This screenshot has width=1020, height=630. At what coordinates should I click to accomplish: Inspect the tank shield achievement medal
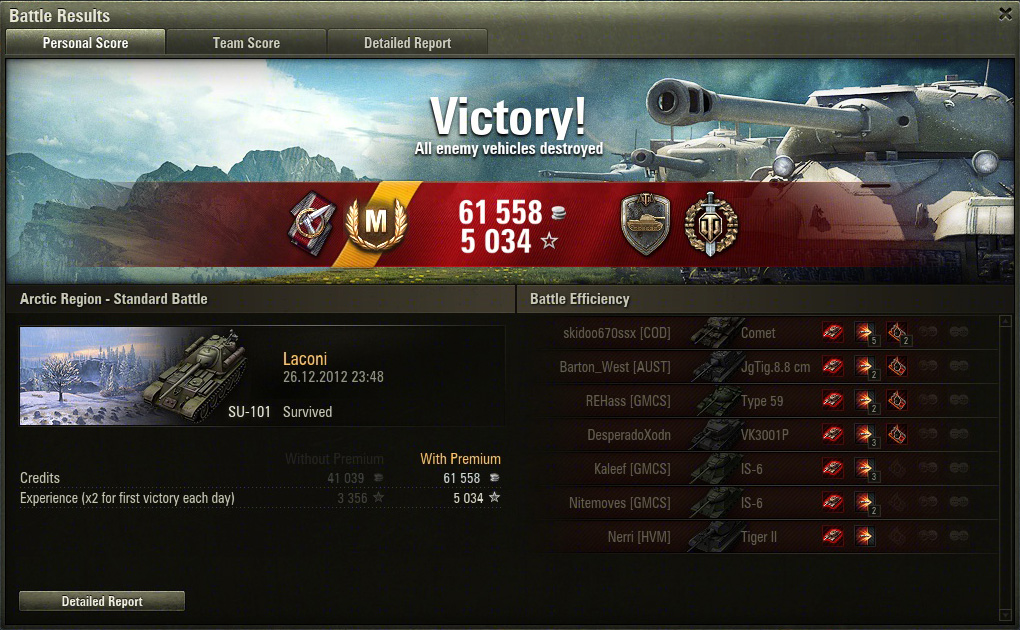tap(645, 224)
